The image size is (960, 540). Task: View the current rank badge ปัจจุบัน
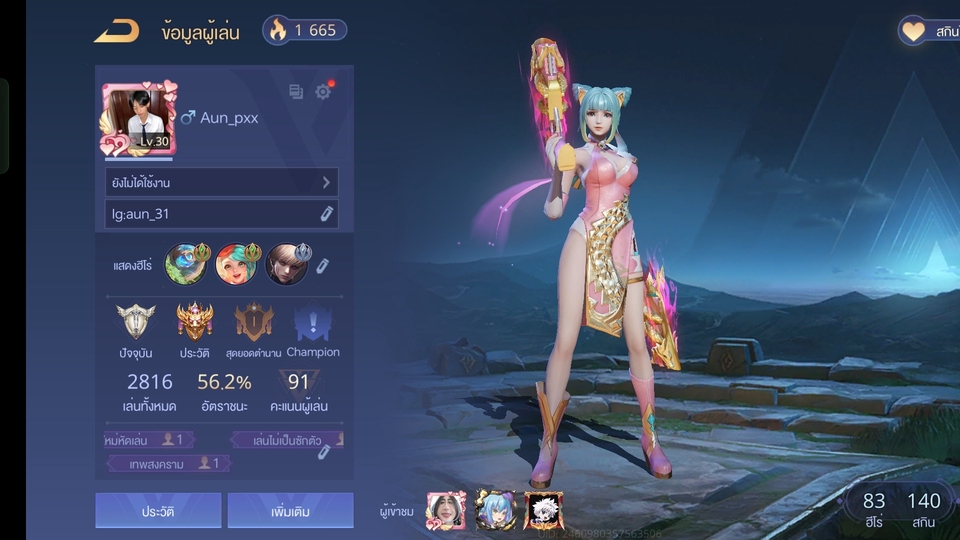point(136,323)
